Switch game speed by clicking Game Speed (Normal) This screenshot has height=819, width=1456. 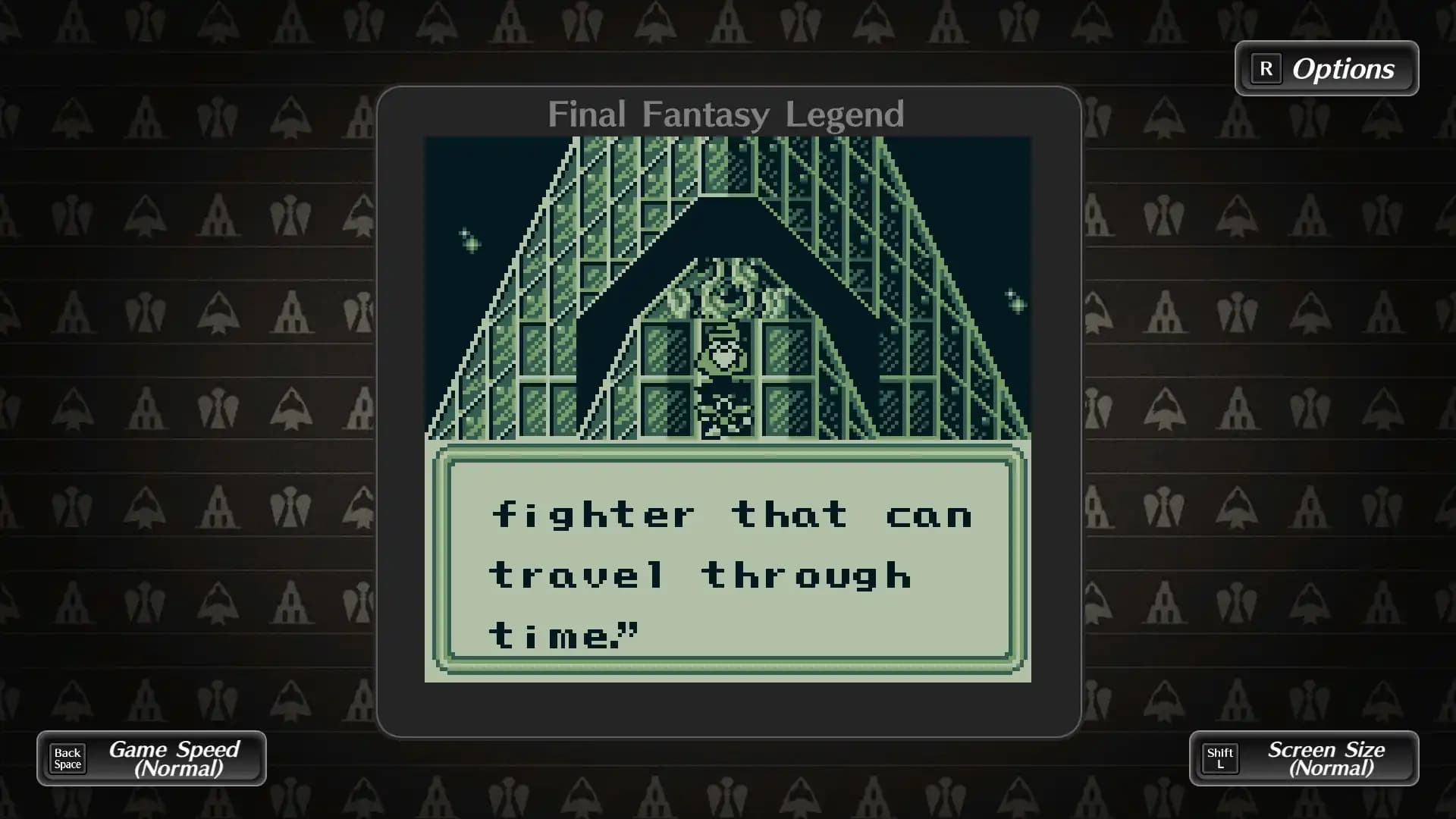[x=173, y=758]
